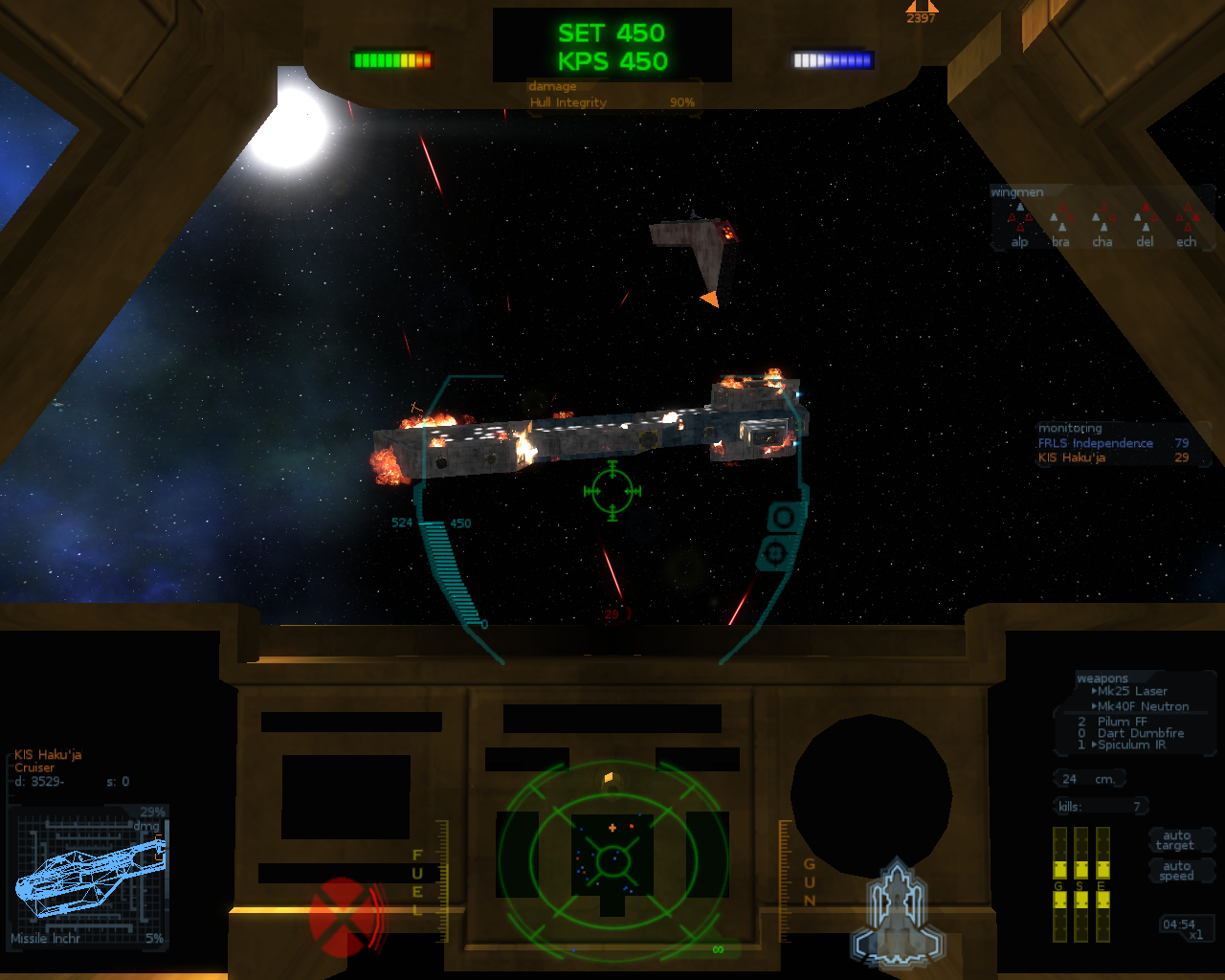Toggle the auto speed indicator
Image resolution: width=1225 pixels, height=980 pixels.
[x=1176, y=871]
